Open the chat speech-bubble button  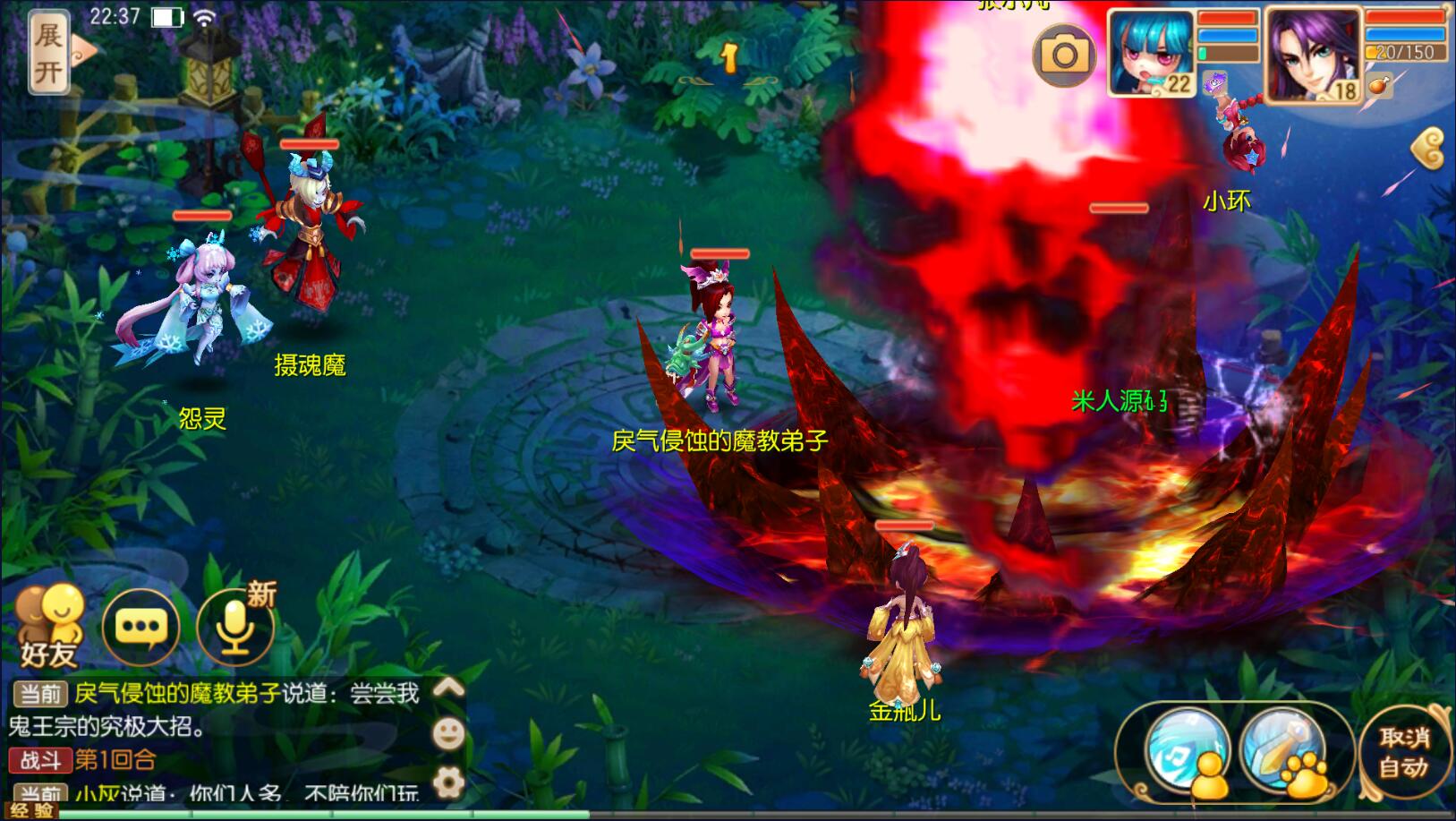pyautogui.click(x=140, y=627)
